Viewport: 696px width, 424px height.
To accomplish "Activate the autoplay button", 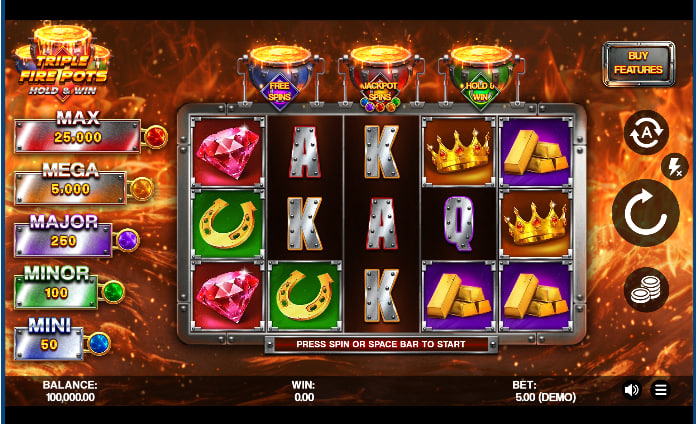I will coord(645,131).
